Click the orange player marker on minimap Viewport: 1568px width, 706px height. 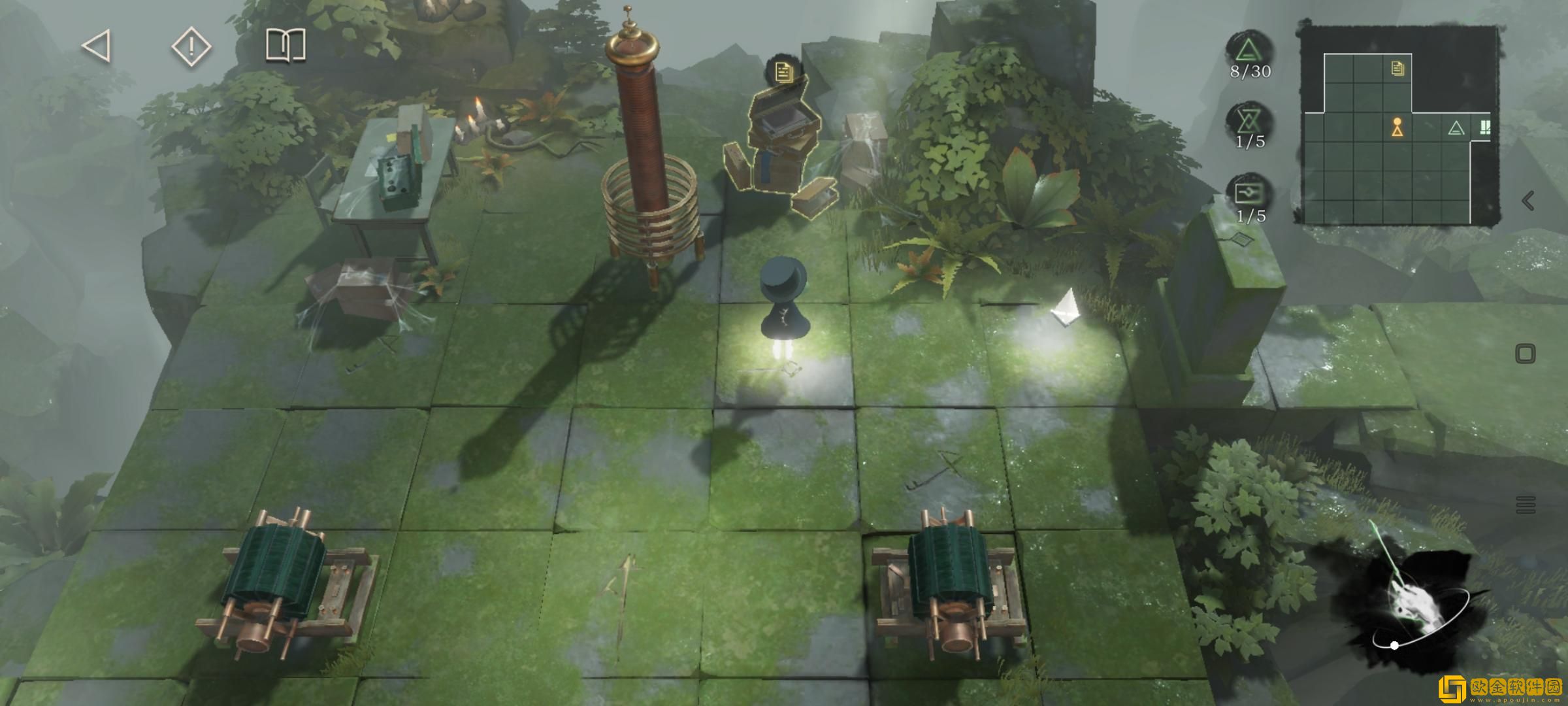pos(1397,127)
